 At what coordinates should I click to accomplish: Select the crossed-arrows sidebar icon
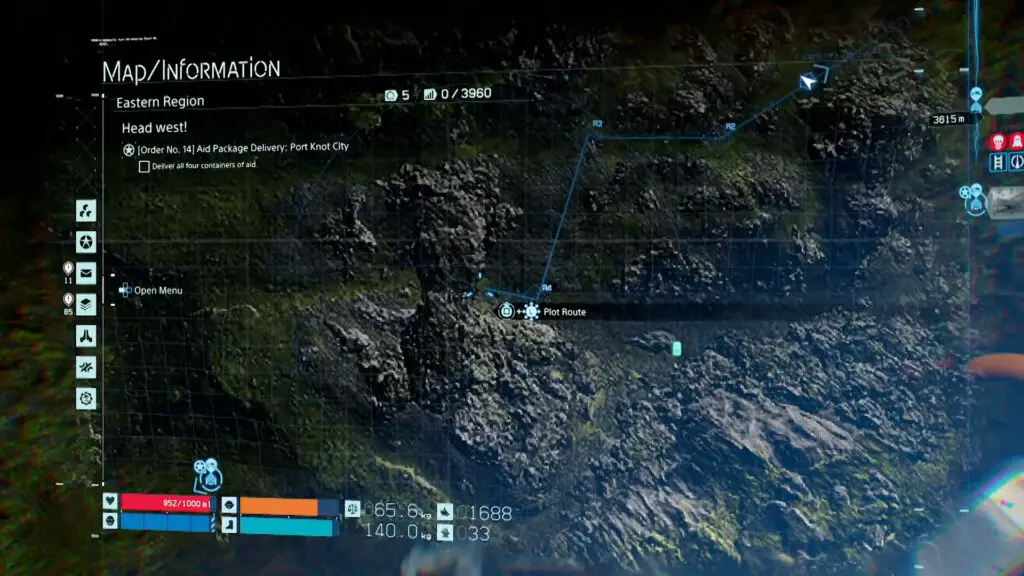(86, 366)
